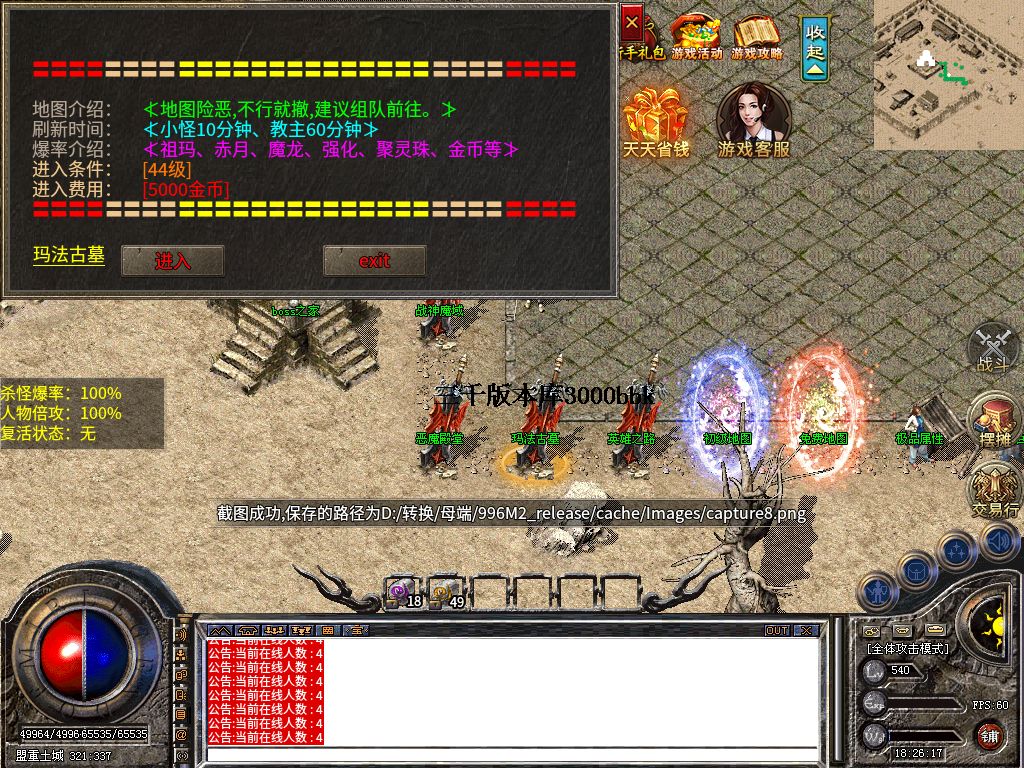Open the 交易行 trading house

[x=995, y=489]
